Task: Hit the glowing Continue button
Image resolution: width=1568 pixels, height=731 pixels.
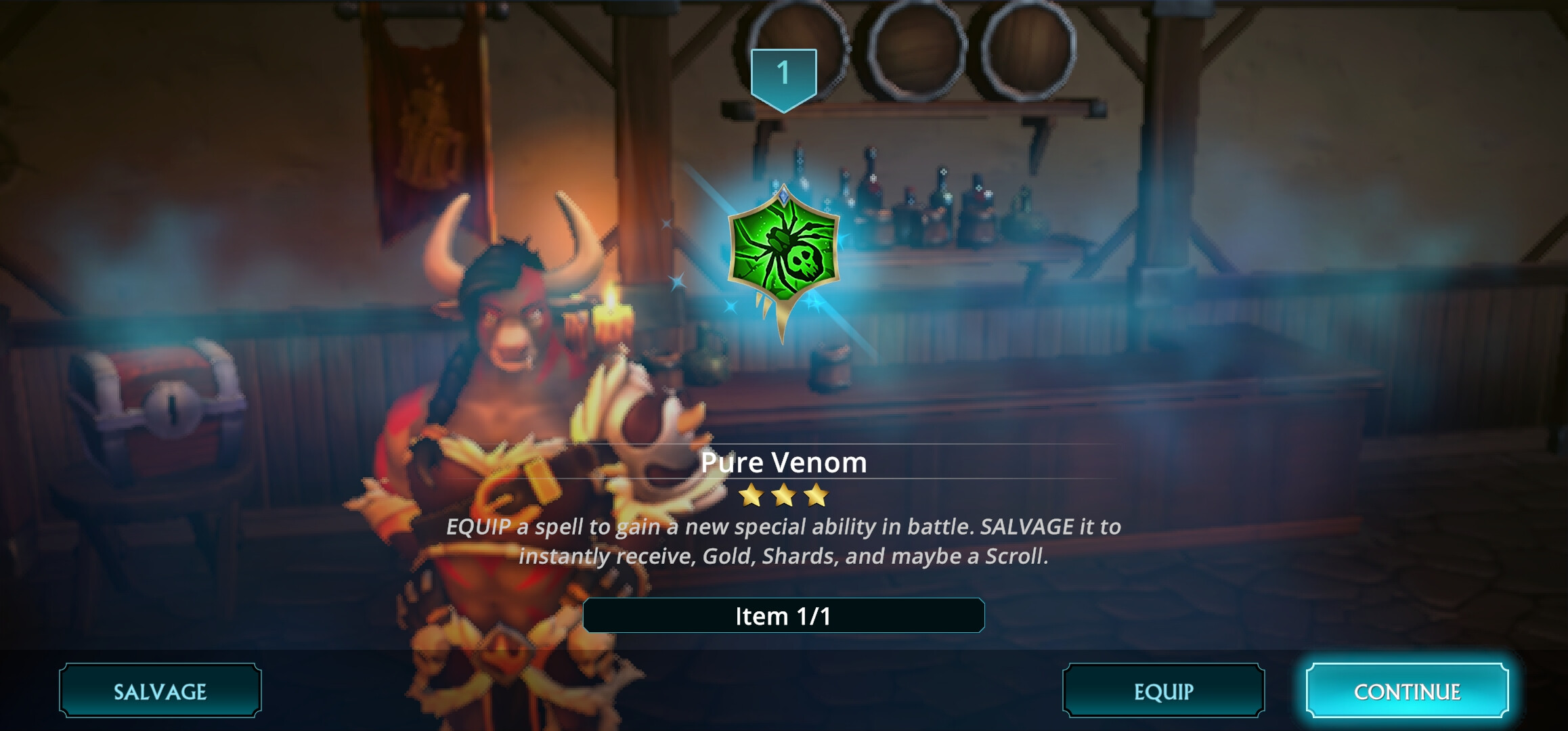Action: pos(1407,691)
